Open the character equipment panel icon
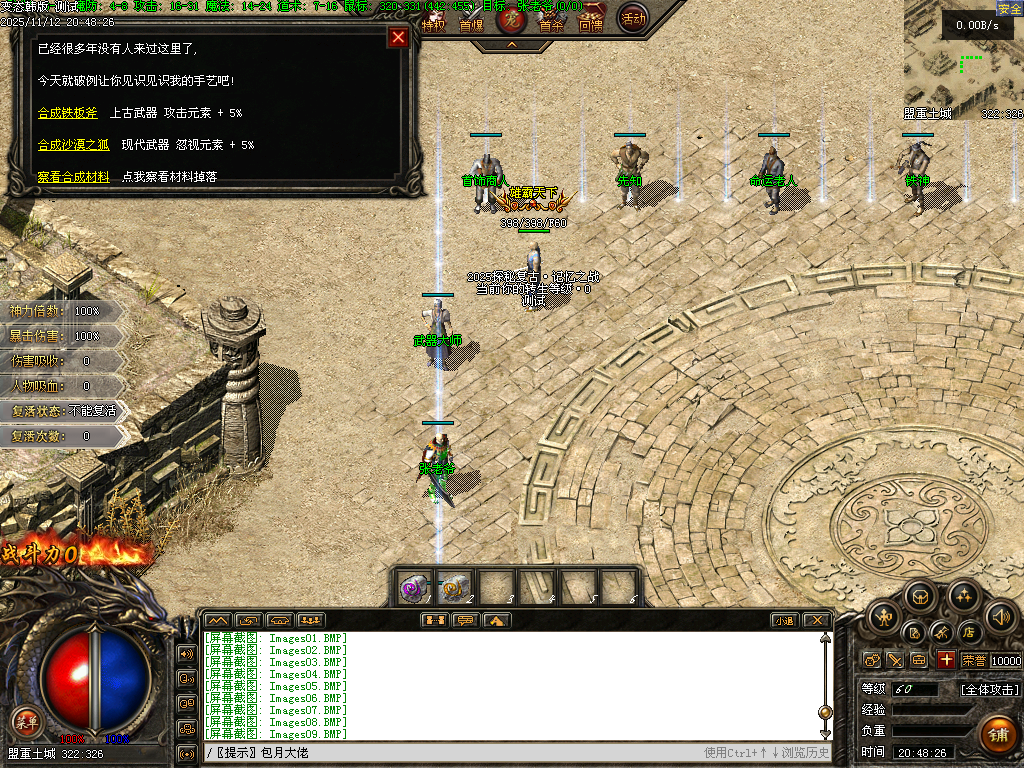Image resolution: width=1024 pixels, height=768 pixels. (884, 618)
